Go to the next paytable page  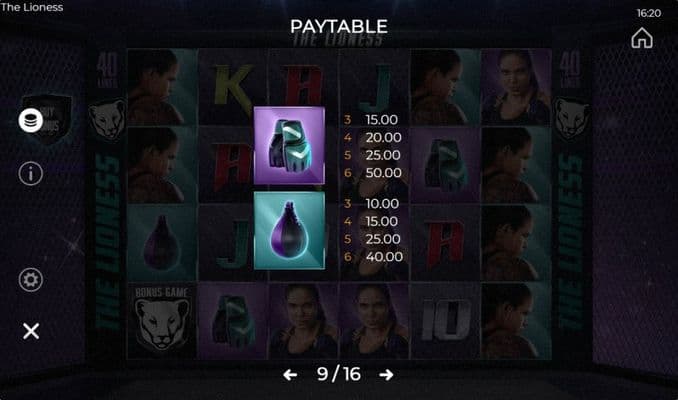(386, 375)
